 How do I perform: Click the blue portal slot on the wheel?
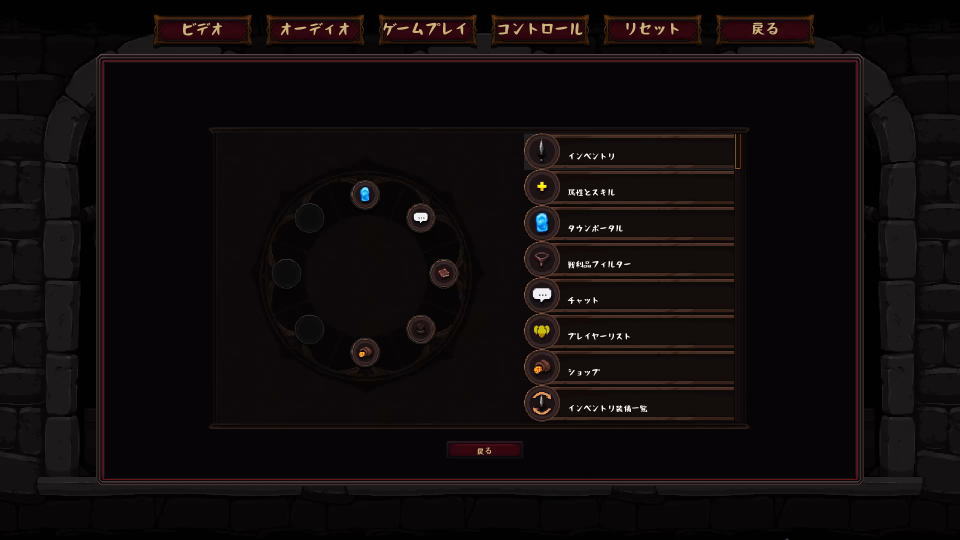365,194
